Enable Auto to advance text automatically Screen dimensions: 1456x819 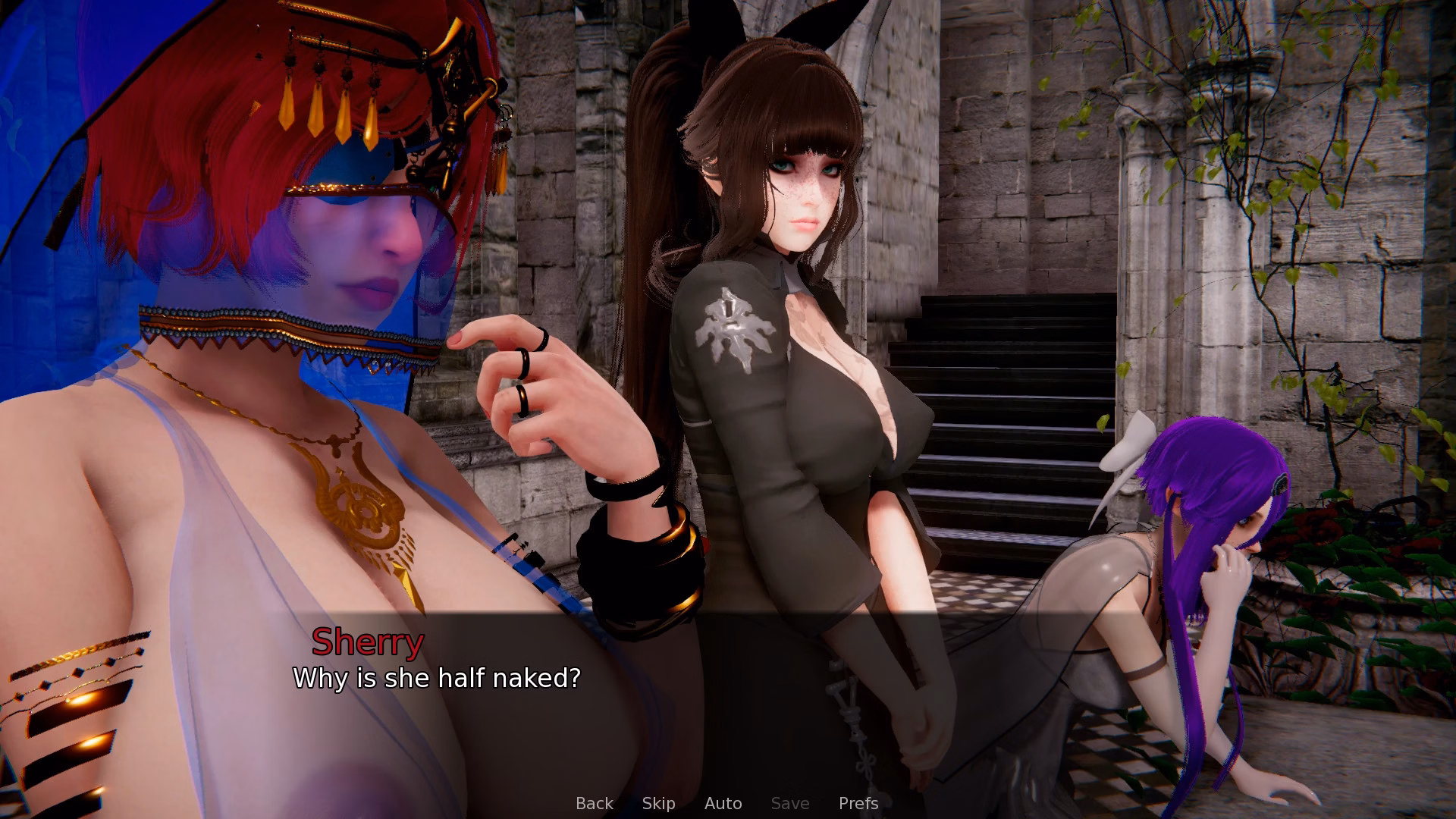point(723,803)
